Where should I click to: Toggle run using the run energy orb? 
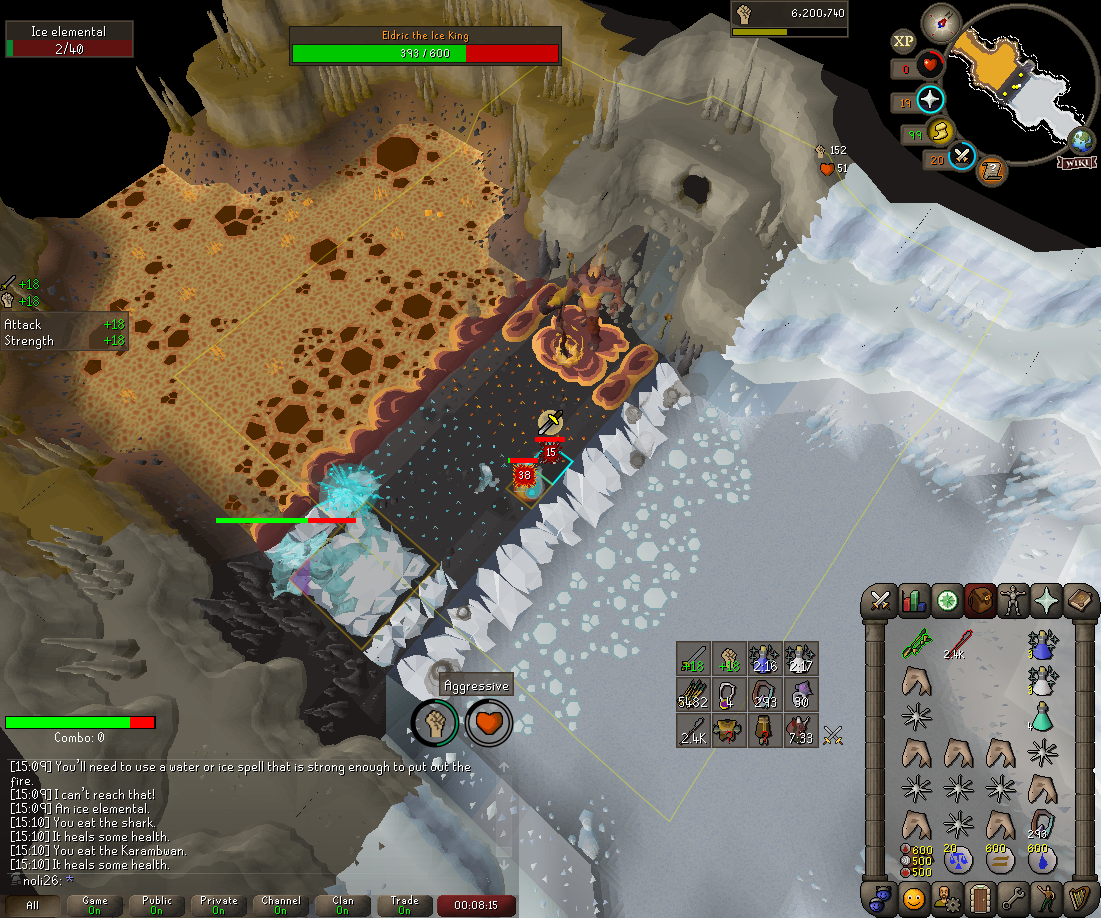(x=939, y=131)
